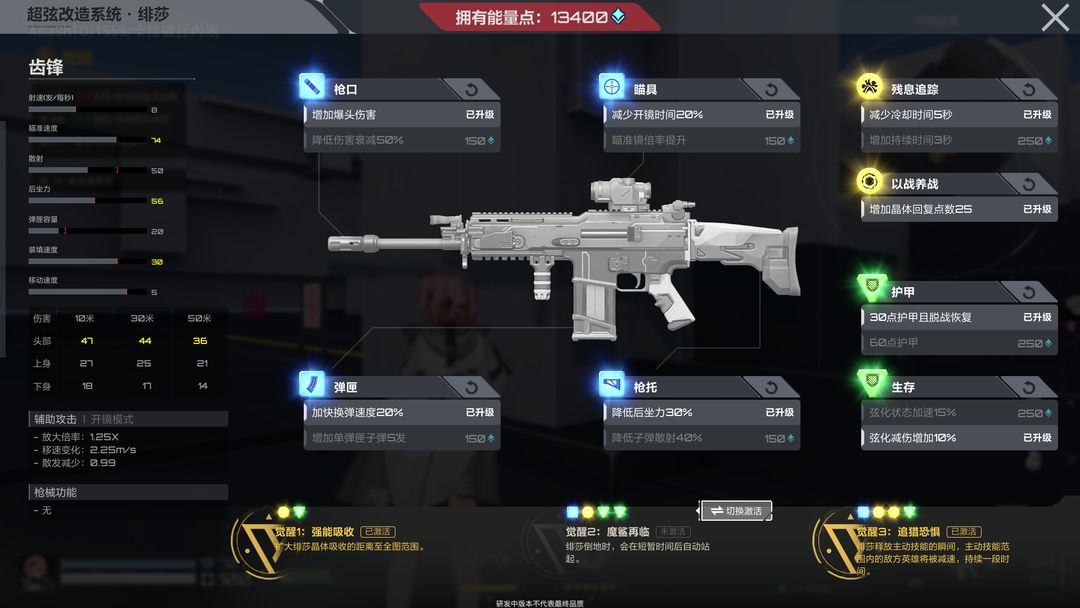Viewport: 1080px width, 608px height.
Task: Reset the 残影追踪 skill upgrade
Action: pyautogui.click(x=1029, y=90)
